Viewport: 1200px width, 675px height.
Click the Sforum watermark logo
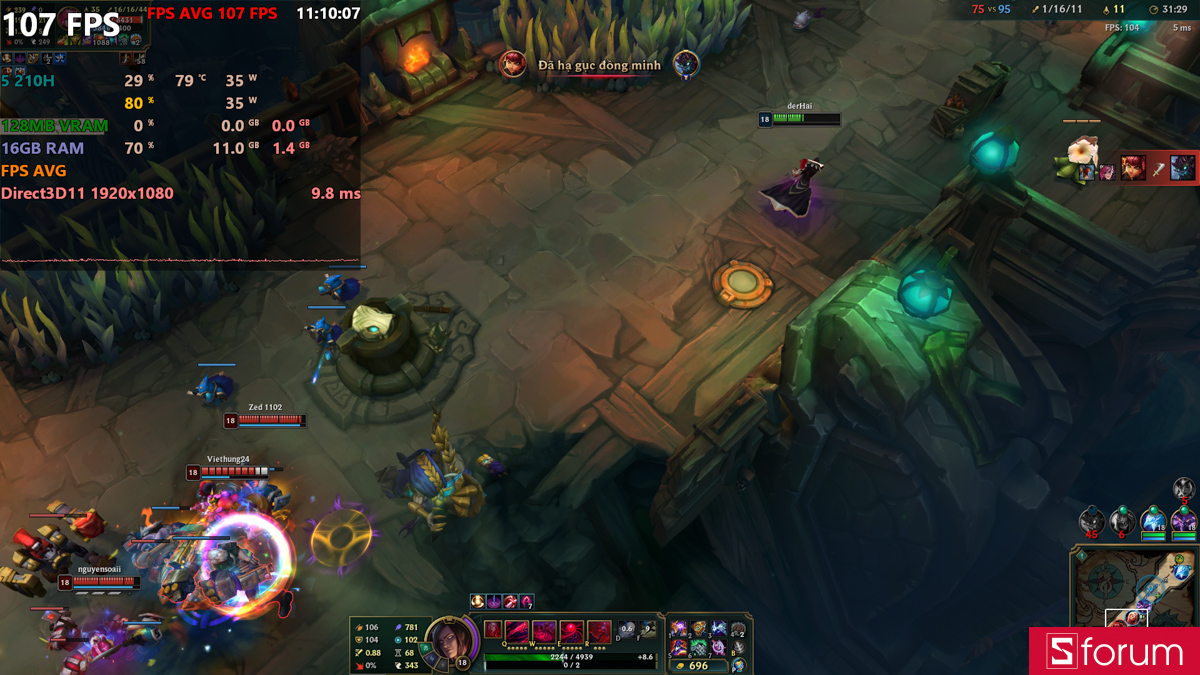tap(1114, 651)
